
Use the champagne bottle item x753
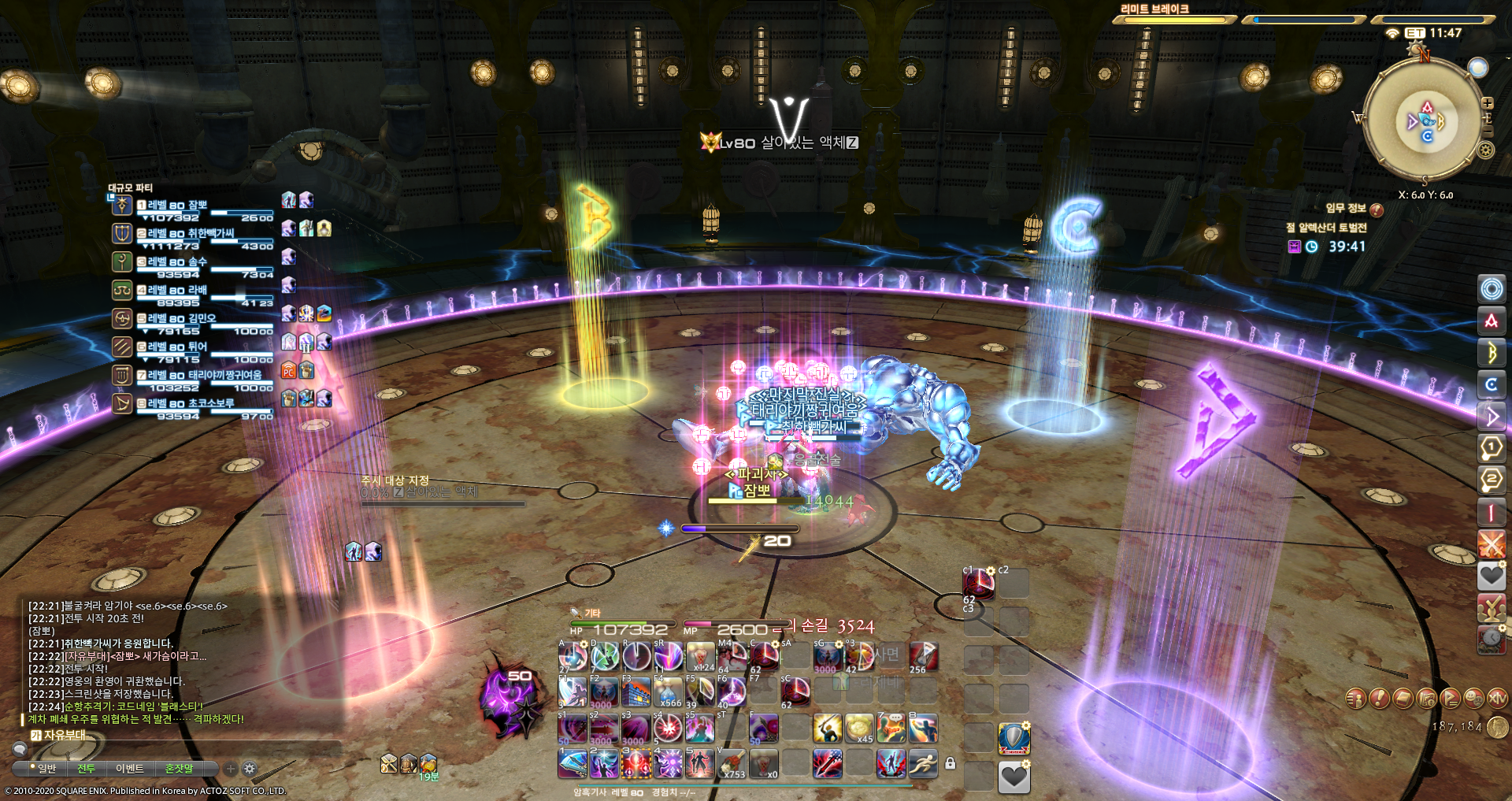(x=732, y=762)
